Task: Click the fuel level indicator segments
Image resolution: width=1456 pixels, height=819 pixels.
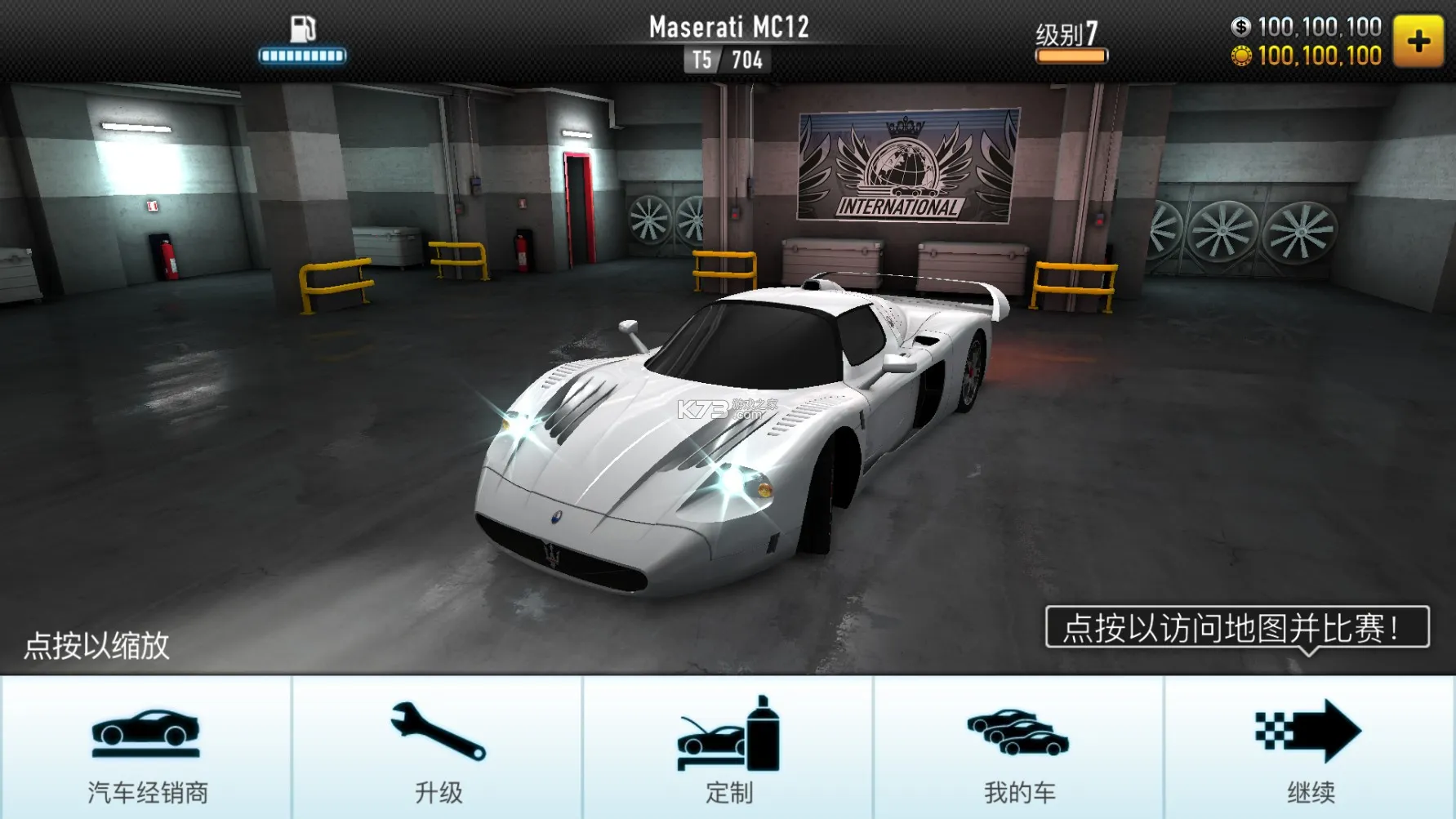Action: coord(302,56)
